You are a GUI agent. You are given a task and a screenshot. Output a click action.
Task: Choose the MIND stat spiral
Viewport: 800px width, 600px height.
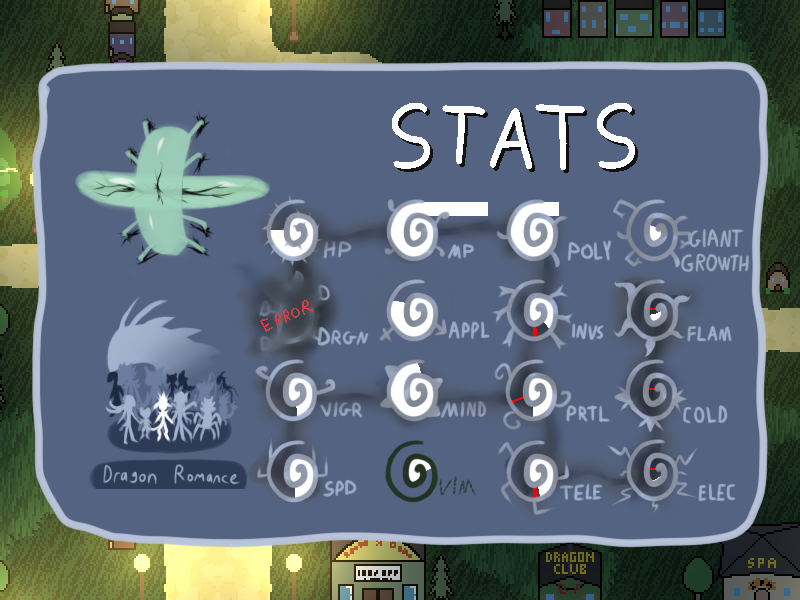413,389
